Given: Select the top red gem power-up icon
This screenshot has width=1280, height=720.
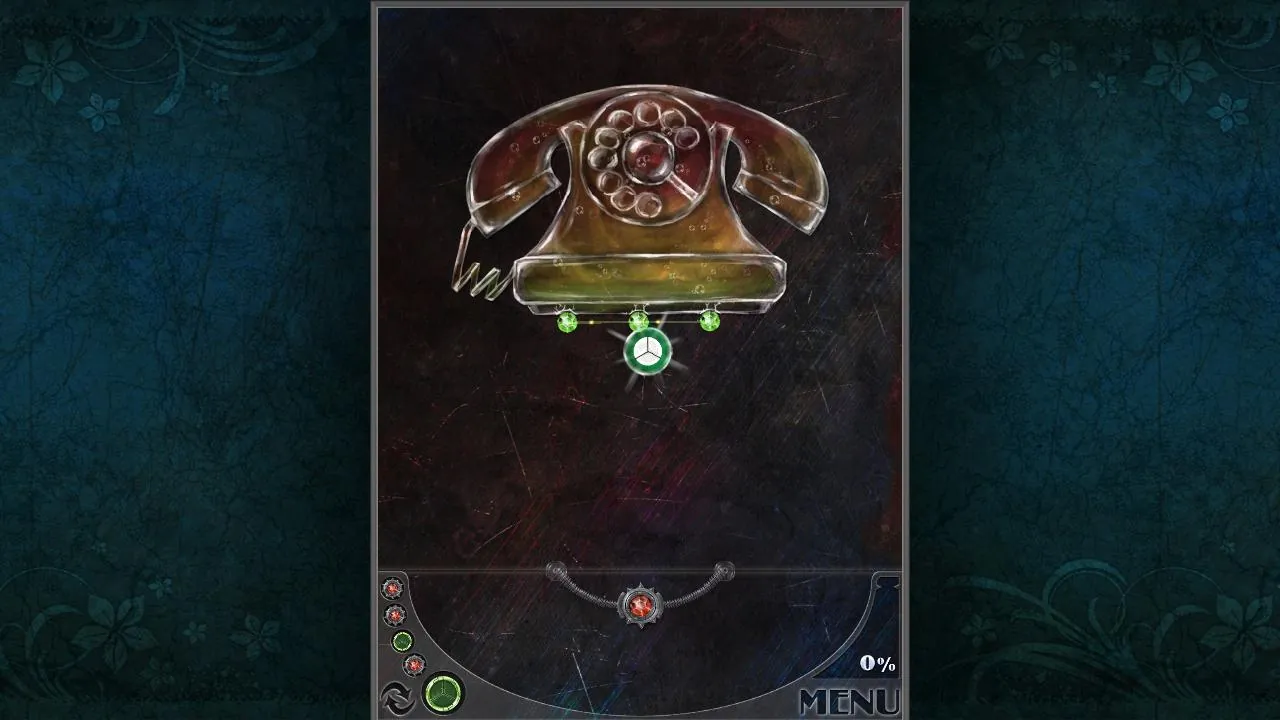Looking at the screenshot, I should pyautogui.click(x=391, y=588).
